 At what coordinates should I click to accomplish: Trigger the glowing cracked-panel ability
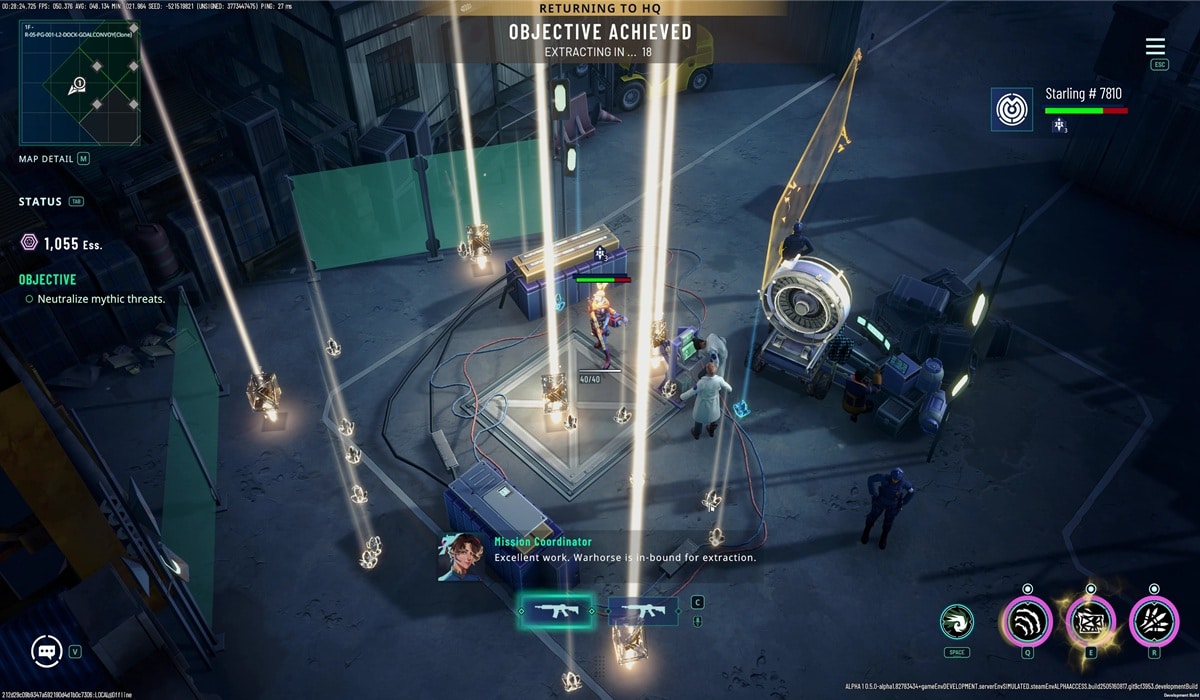[1090, 622]
